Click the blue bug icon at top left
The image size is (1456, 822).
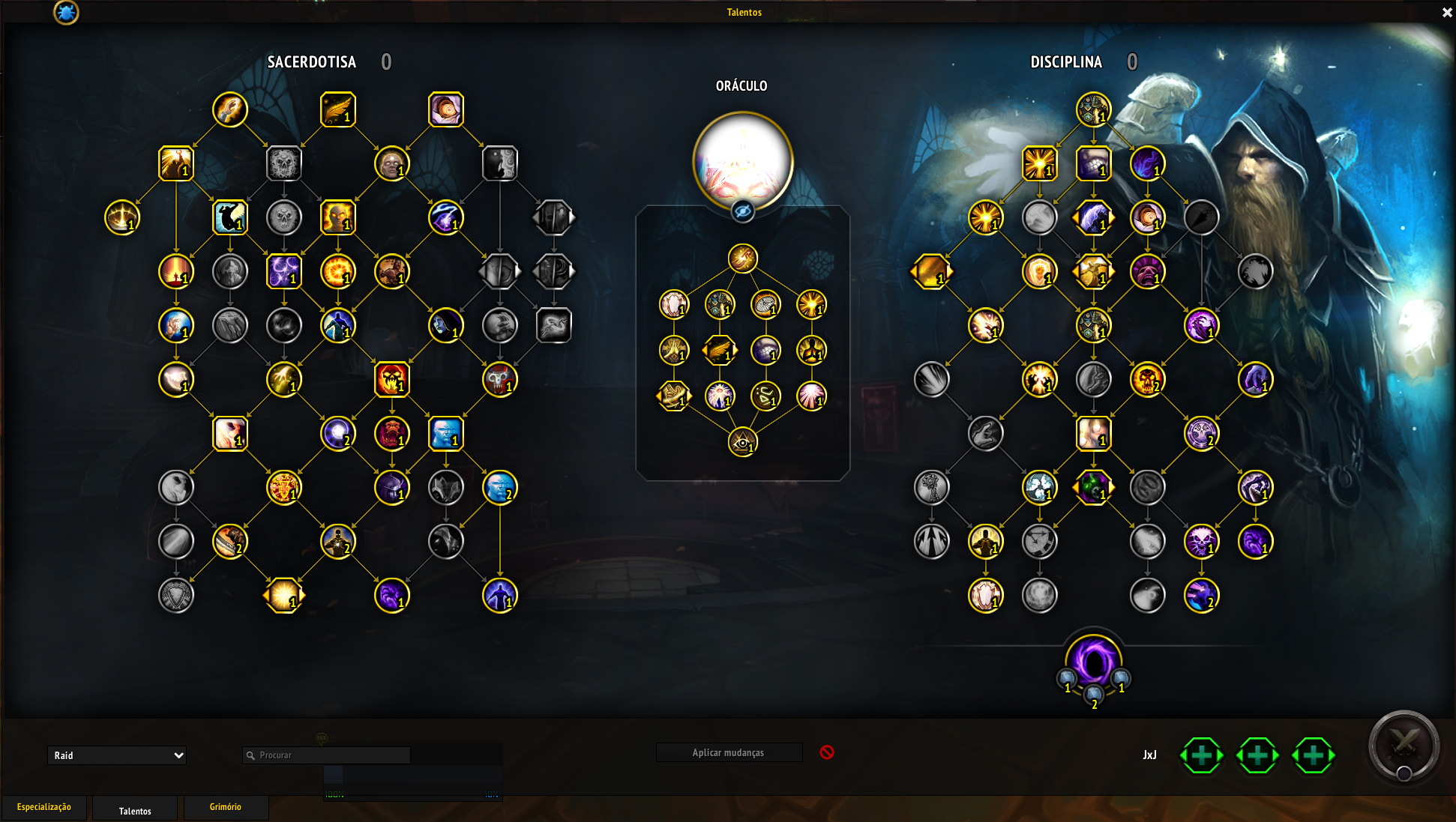(66, 12)
